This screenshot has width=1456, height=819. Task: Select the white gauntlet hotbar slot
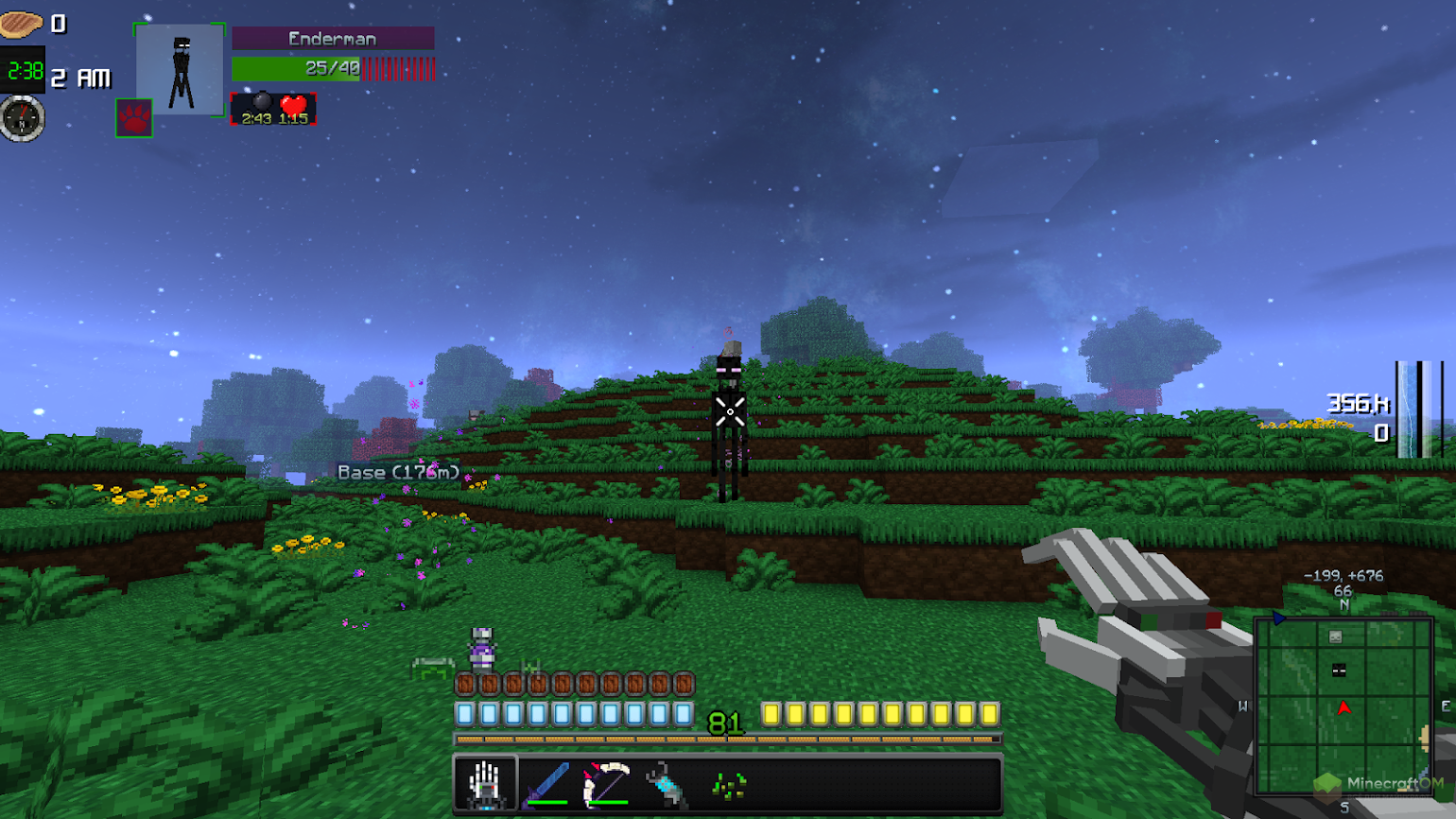[485, 784]
